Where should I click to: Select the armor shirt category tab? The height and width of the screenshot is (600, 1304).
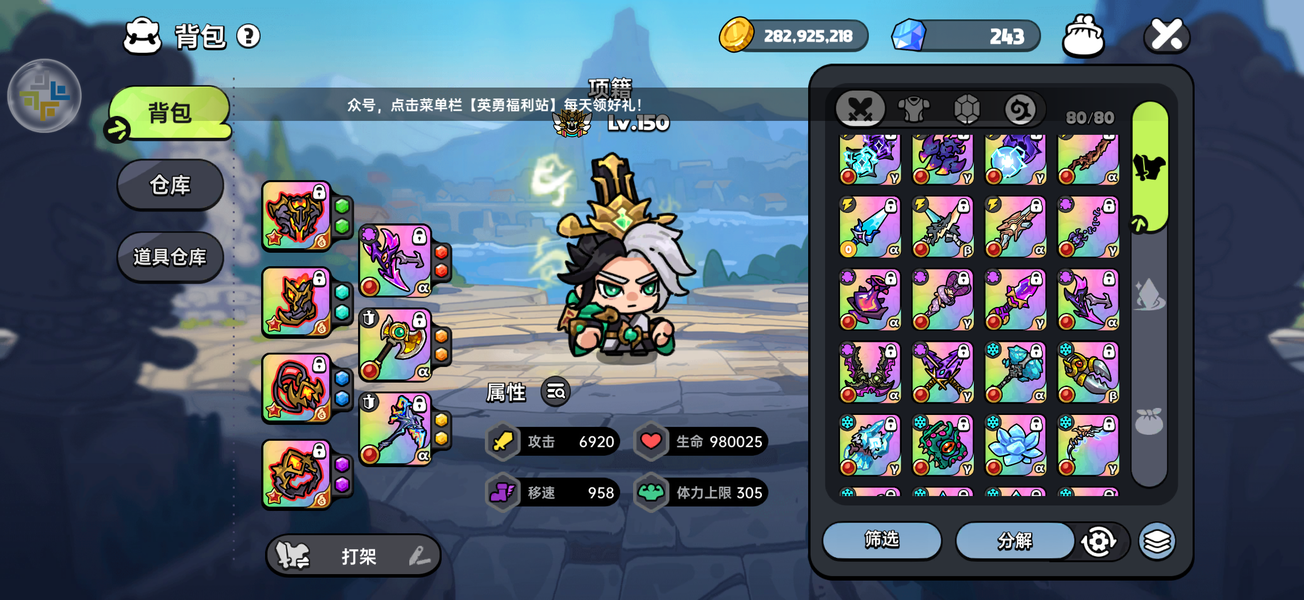913,108
